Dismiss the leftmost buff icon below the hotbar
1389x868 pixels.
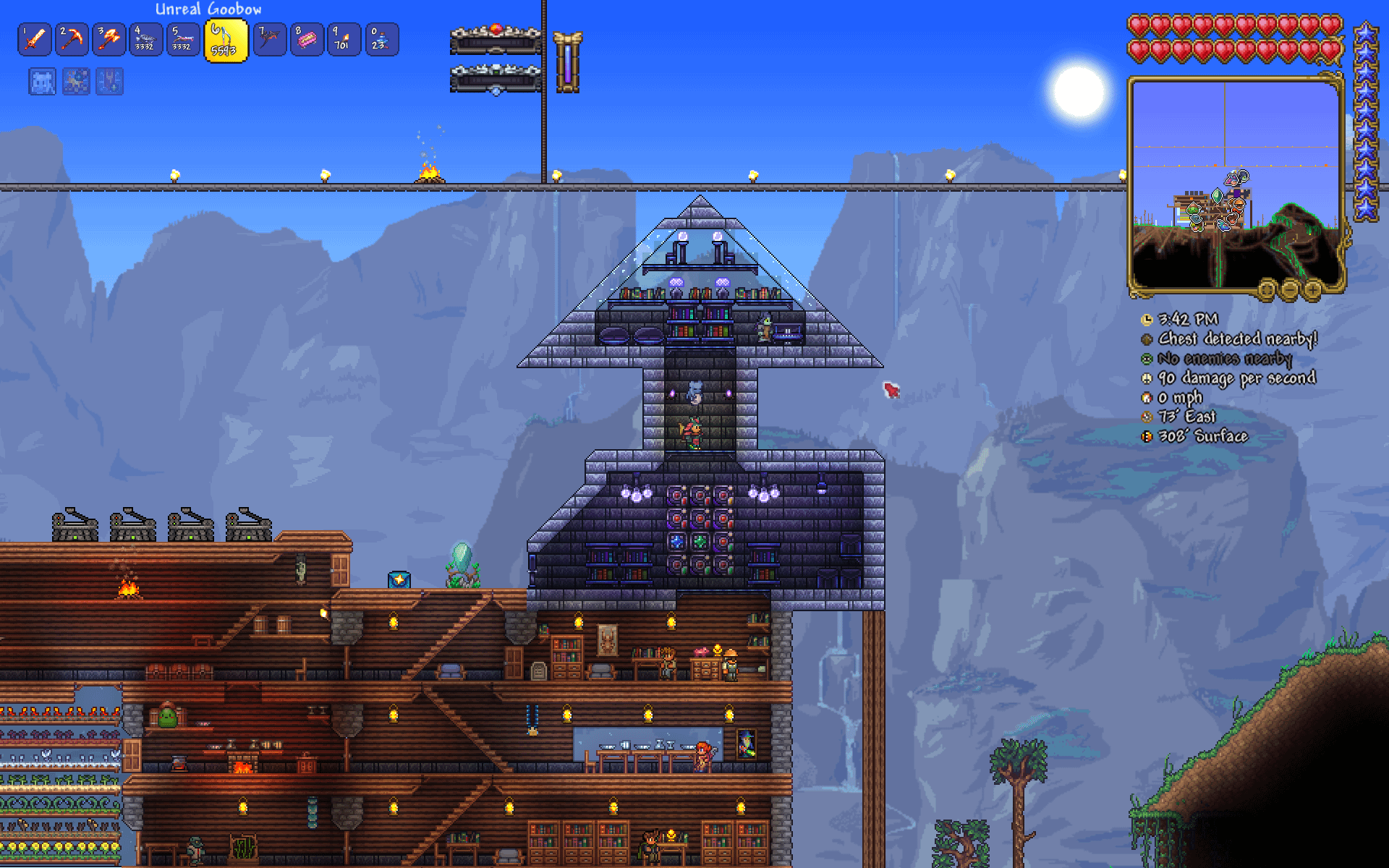point(42,81)
